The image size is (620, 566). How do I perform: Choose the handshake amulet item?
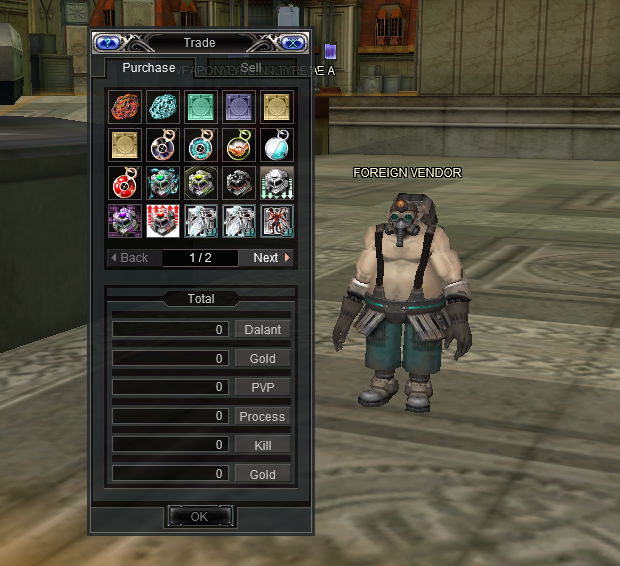tap(238, 144)
